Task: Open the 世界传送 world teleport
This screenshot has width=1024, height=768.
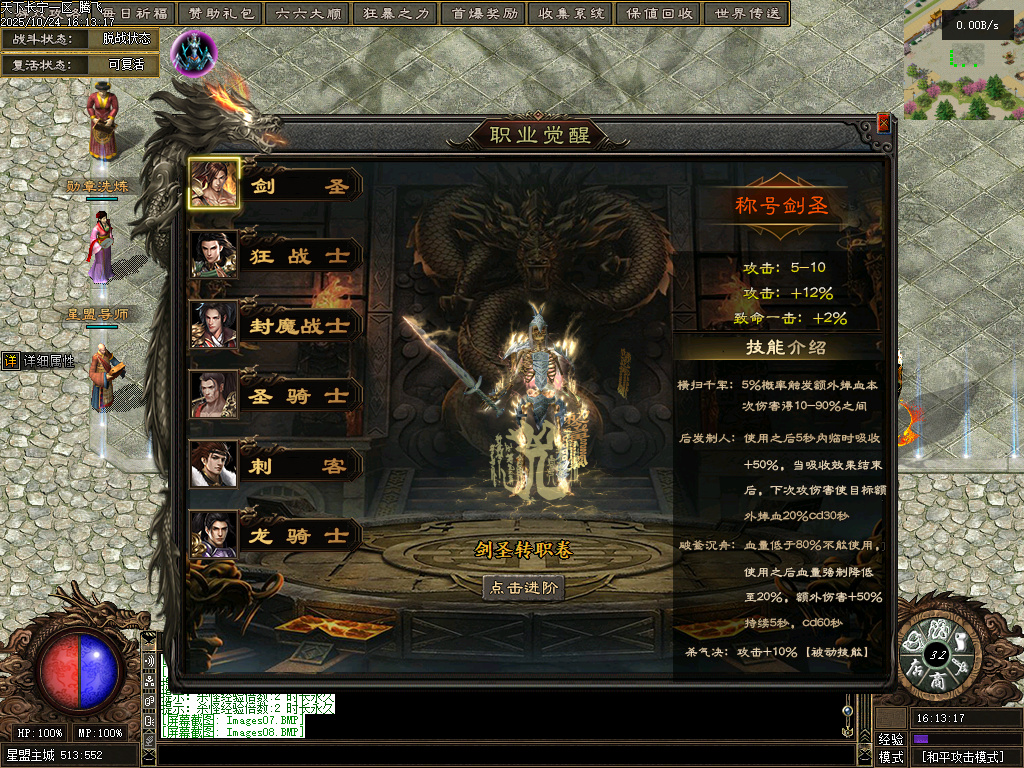Action: pos(746,14)
